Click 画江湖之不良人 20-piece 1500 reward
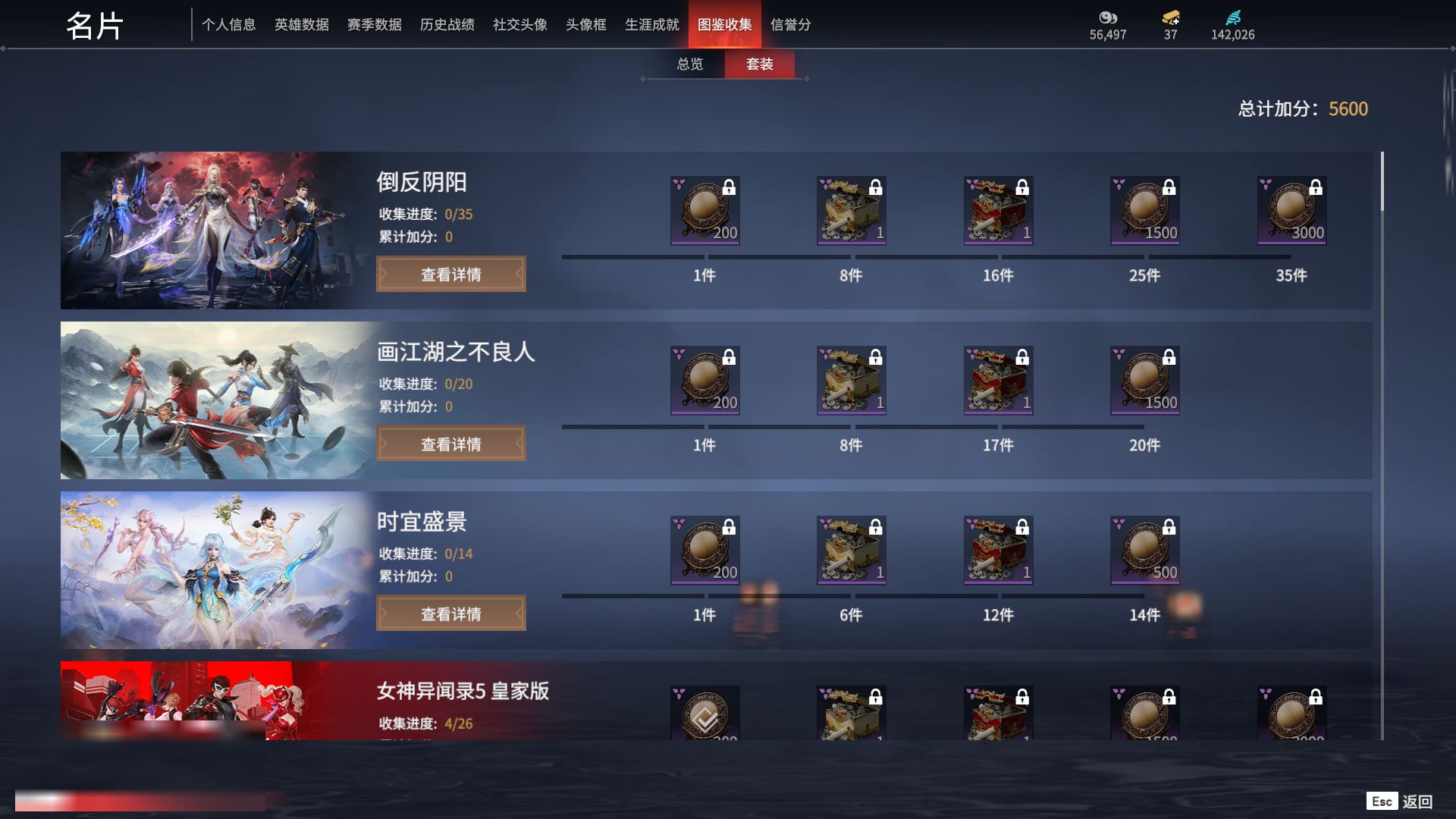The width and height of the screenshot is (1456, 819). click(1144, 381)
